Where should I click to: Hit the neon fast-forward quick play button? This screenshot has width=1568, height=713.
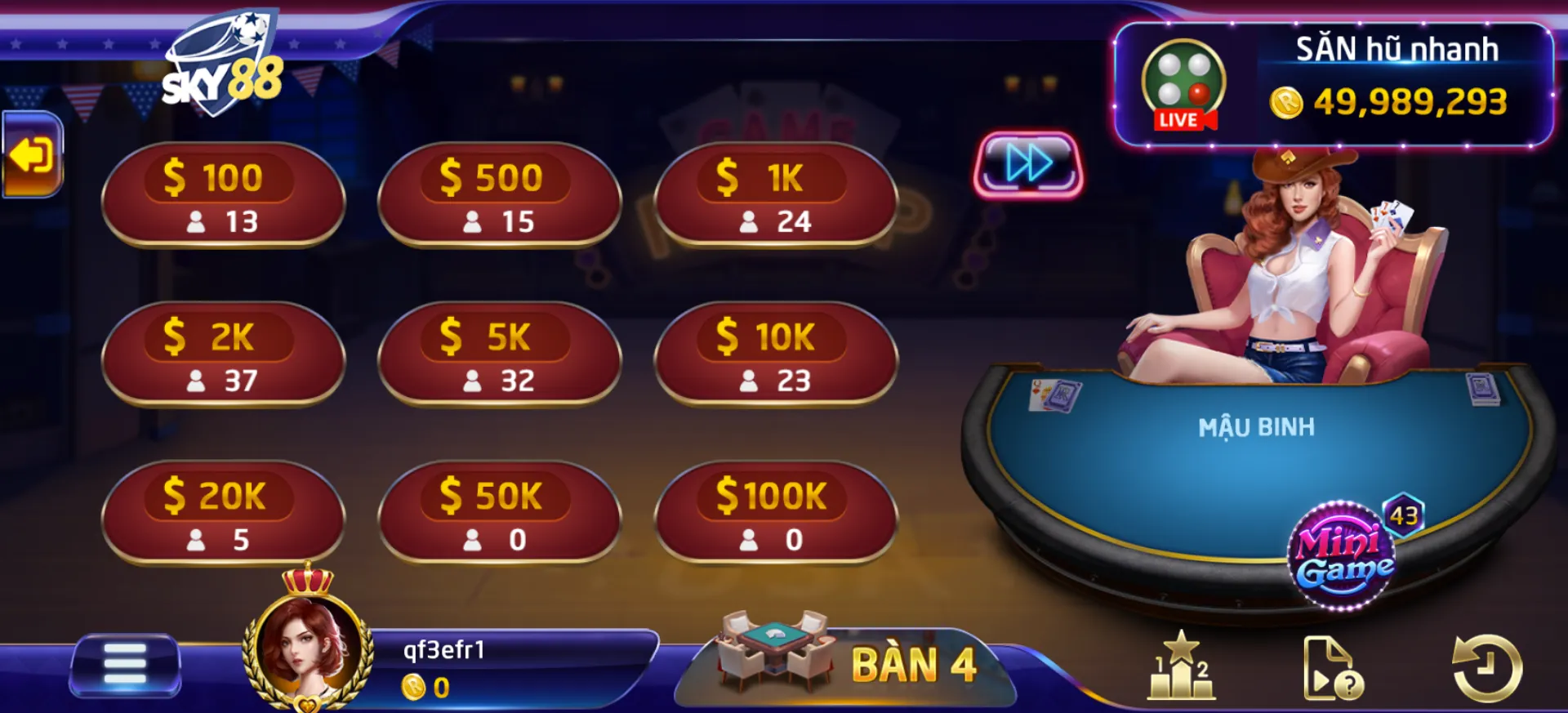pyautogui.click(x=1028, y=164)
